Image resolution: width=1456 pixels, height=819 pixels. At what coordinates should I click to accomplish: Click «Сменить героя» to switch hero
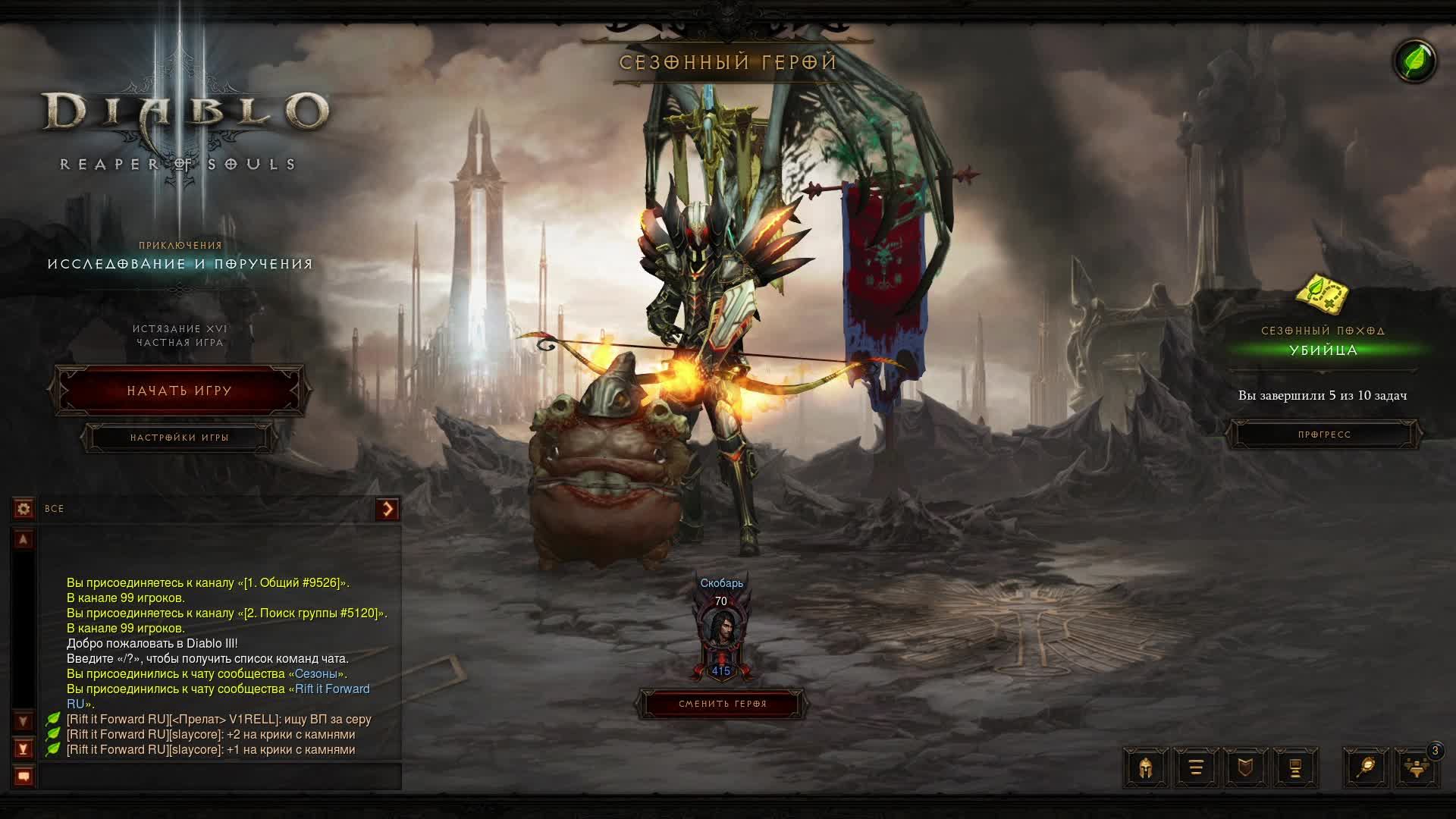tap(722, 704)
